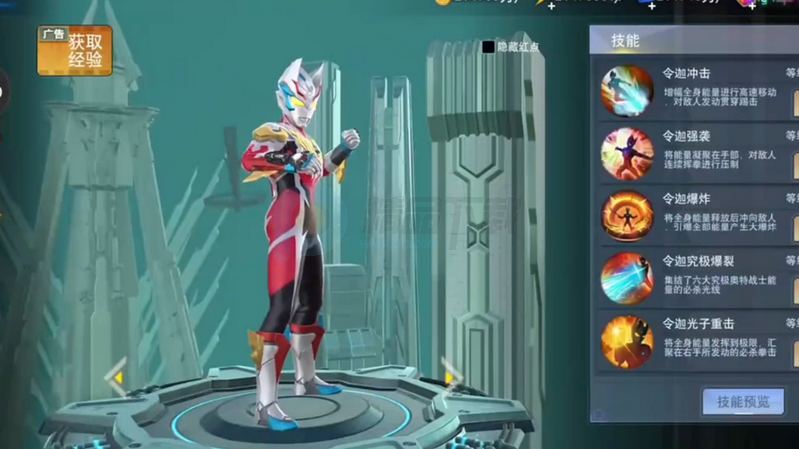799x449 pixels.
Task: Add lightning energy with the plus button
Action: (652, 5)
